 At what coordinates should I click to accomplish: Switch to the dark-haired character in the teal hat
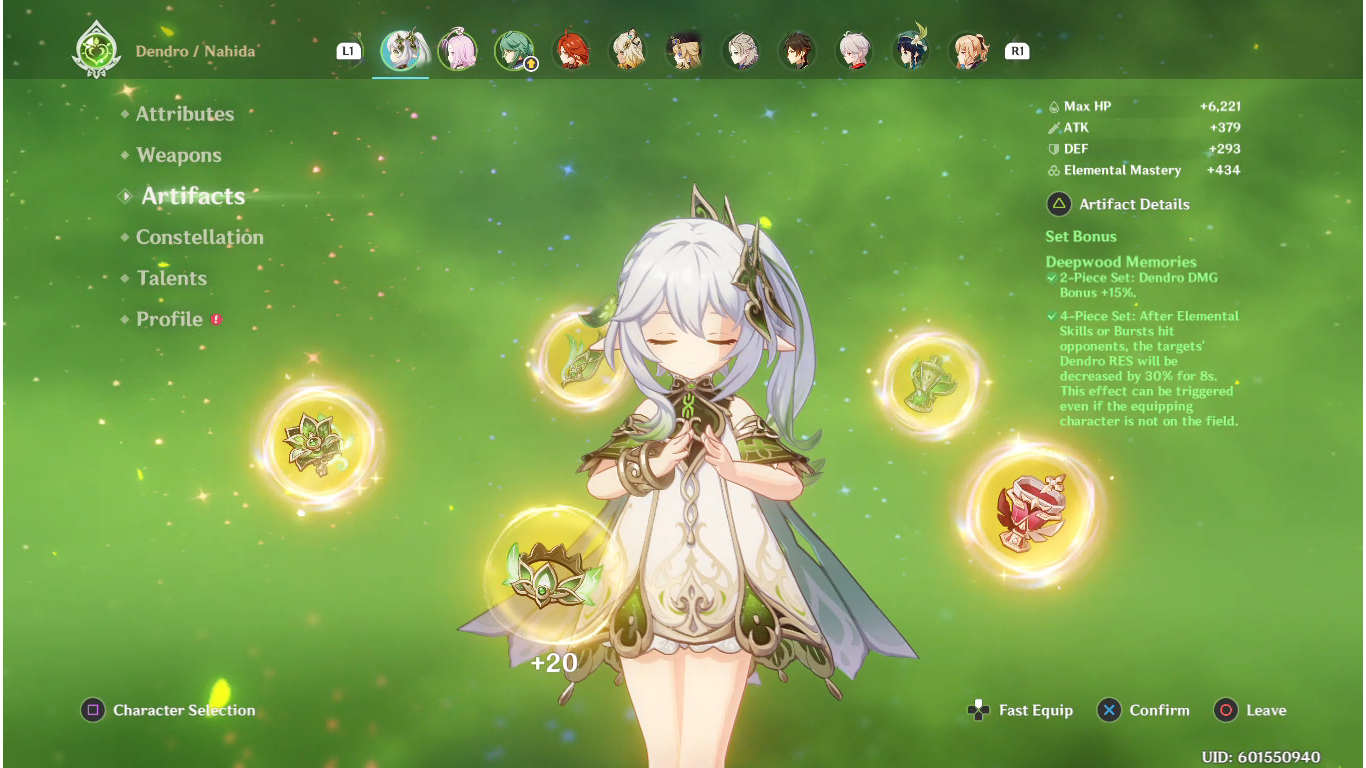coord(911,51)
